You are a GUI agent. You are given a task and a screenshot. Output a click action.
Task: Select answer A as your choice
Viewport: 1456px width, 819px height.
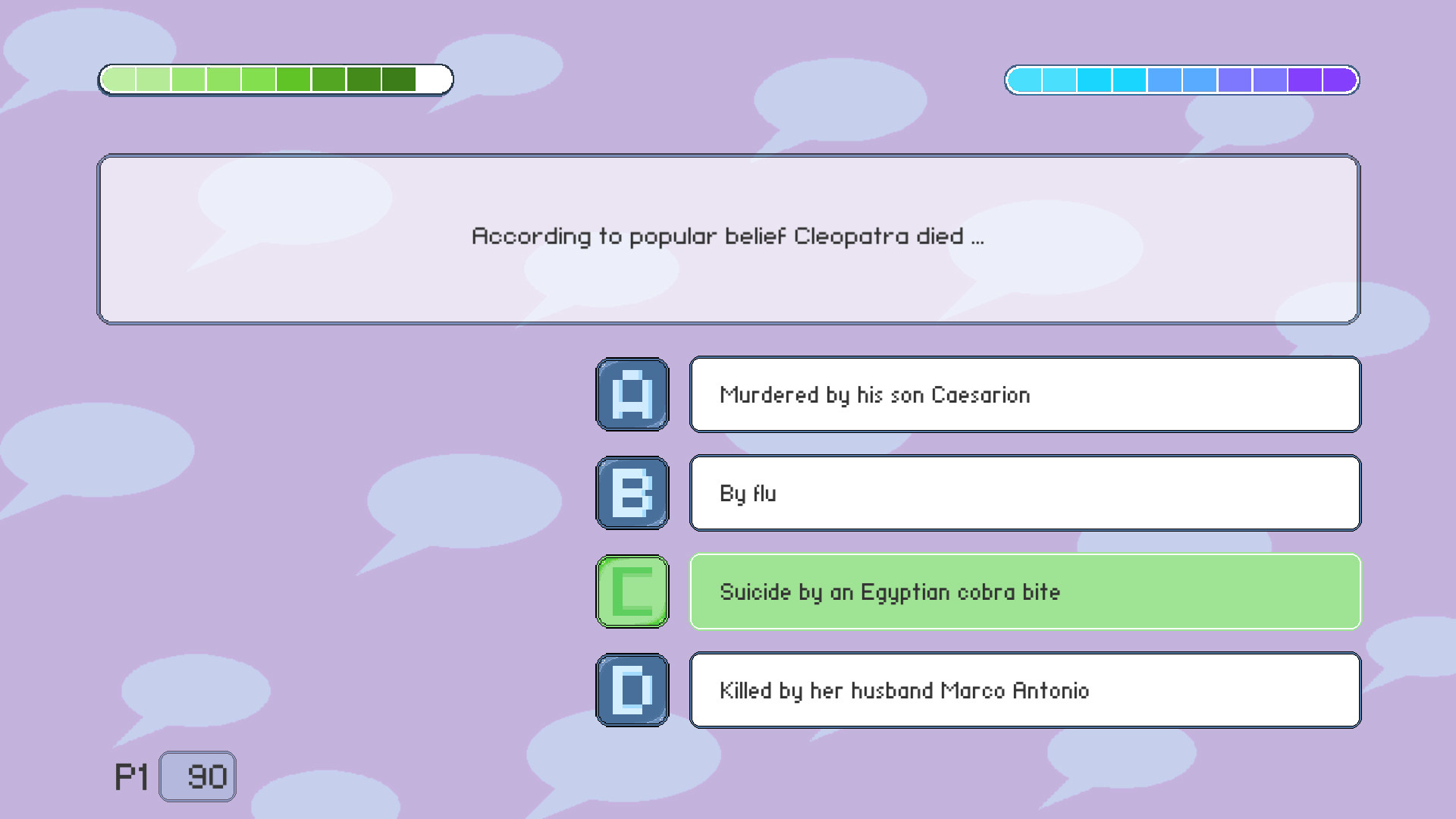pos(1024,394)
